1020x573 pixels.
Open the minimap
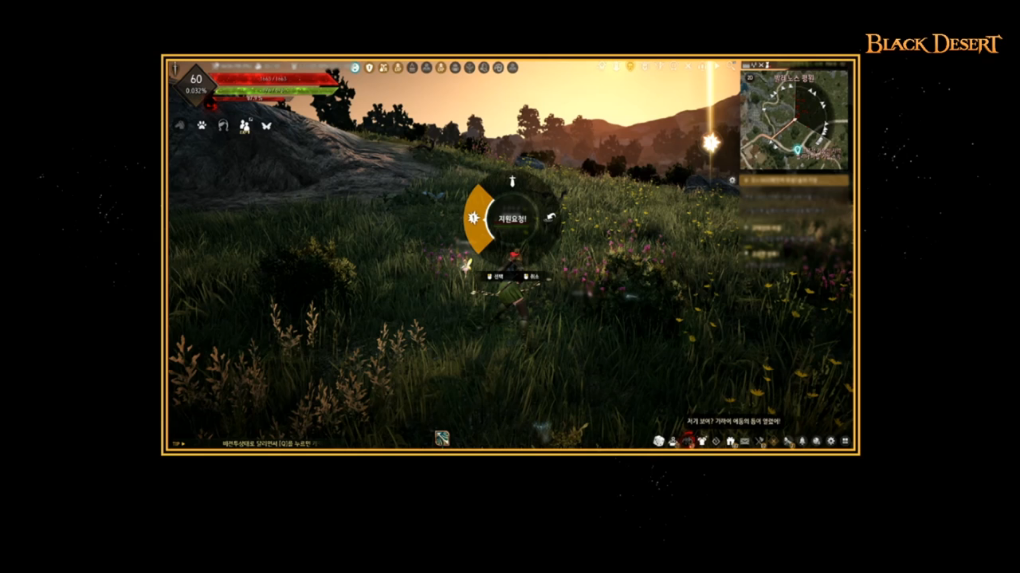pos(795,122)
